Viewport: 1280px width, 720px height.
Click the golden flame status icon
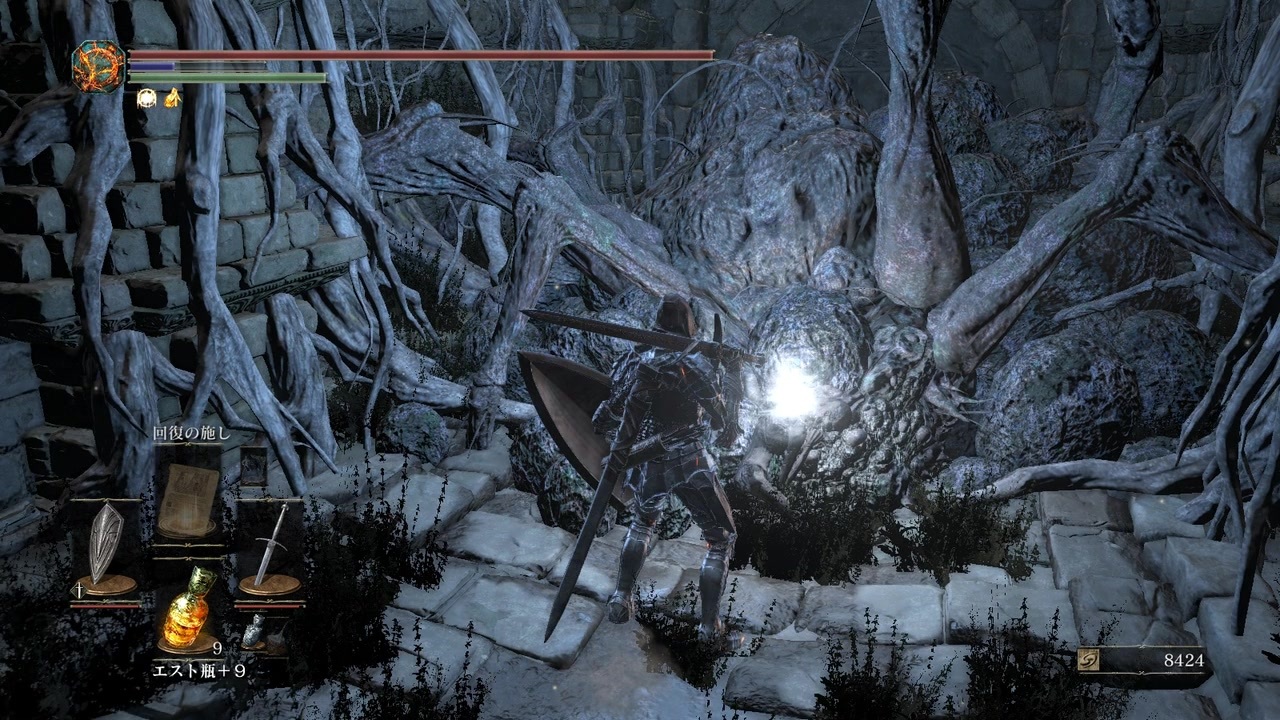(172, 97)
